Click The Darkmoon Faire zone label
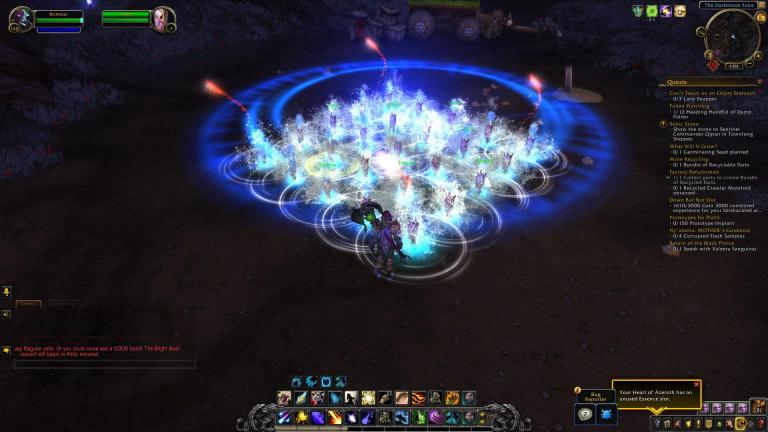This screenshot has width=768, height=432. (x=728, y=5)
